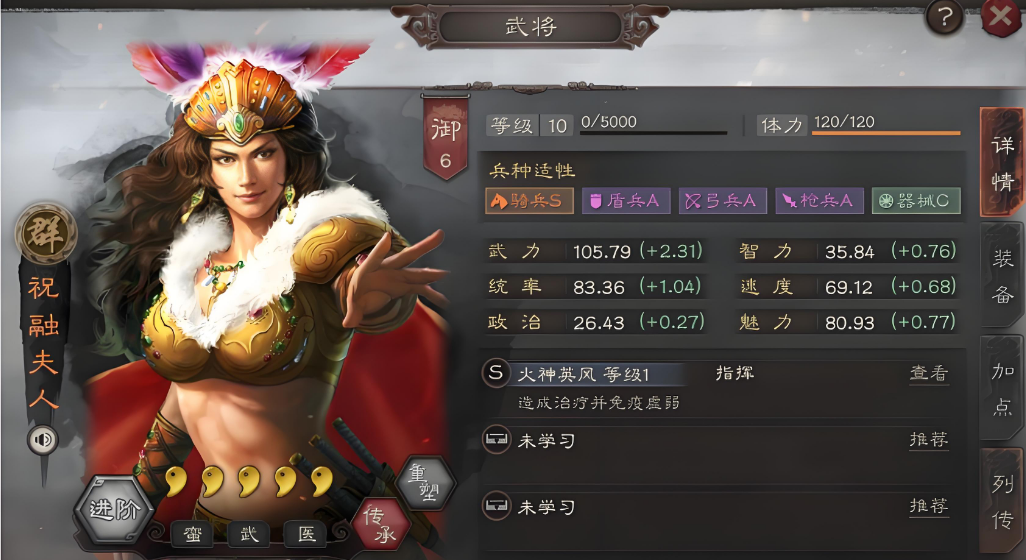Switch to the 详情 details tab

[x=1002, y=162]
